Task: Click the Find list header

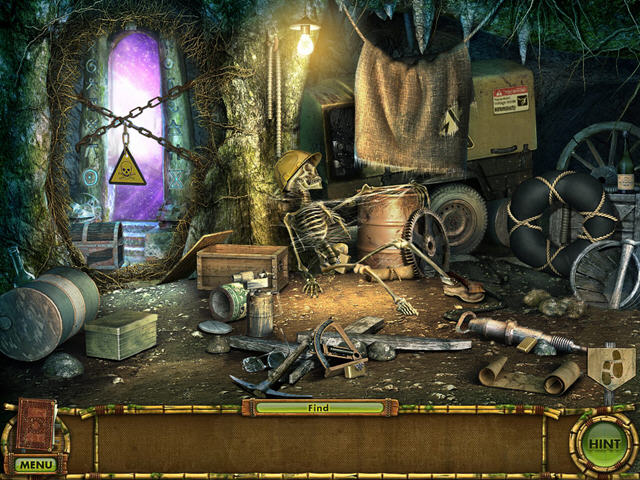Action: [318, 408]
